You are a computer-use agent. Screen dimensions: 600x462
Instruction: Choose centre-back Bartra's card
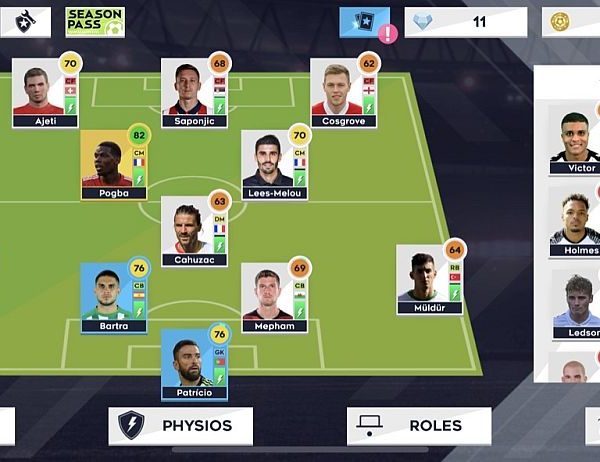[114, 297]
